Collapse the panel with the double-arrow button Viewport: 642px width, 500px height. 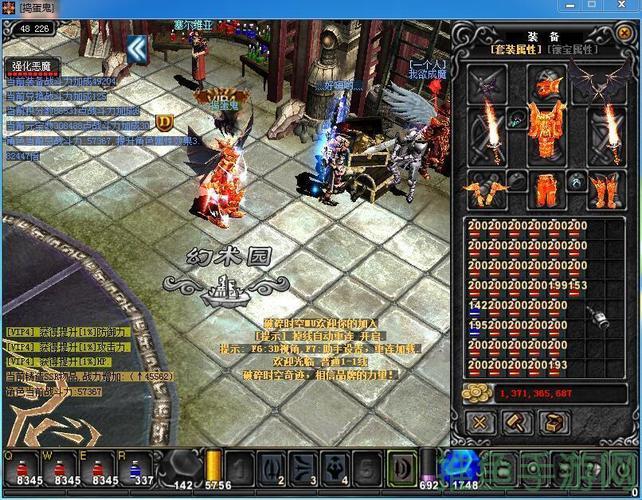137,47
